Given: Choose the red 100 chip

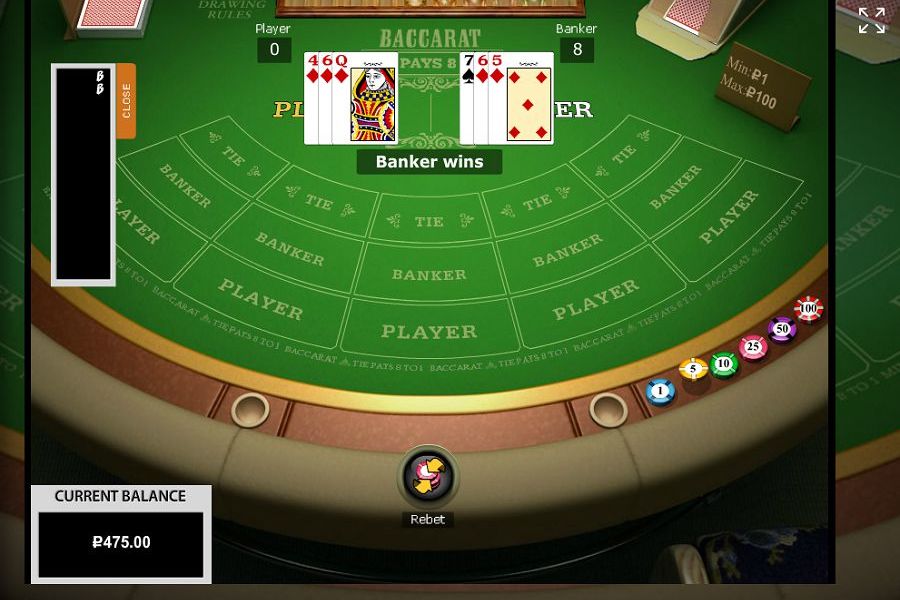Looking at the screenshot, I should (808, 309).
